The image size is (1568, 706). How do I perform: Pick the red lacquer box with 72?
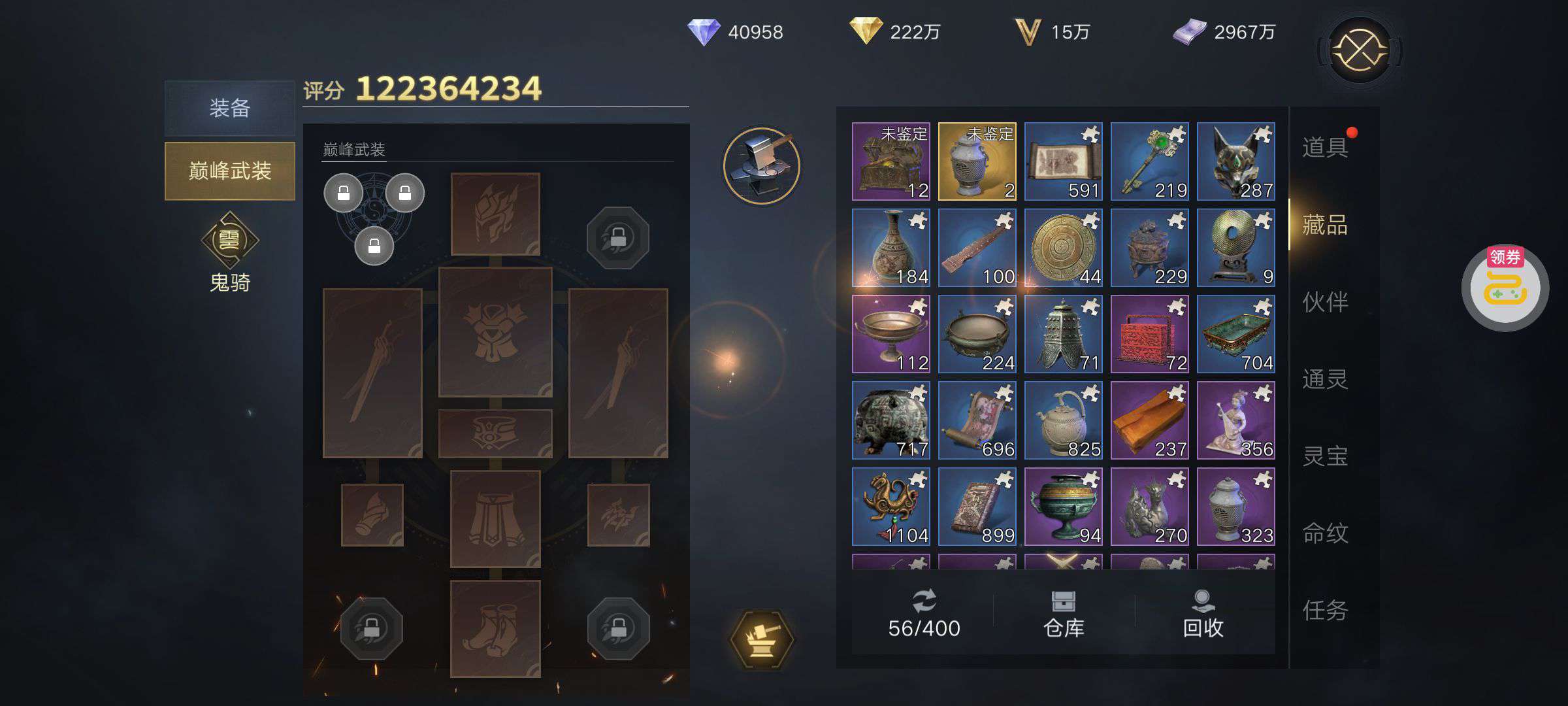point(1149,334)
